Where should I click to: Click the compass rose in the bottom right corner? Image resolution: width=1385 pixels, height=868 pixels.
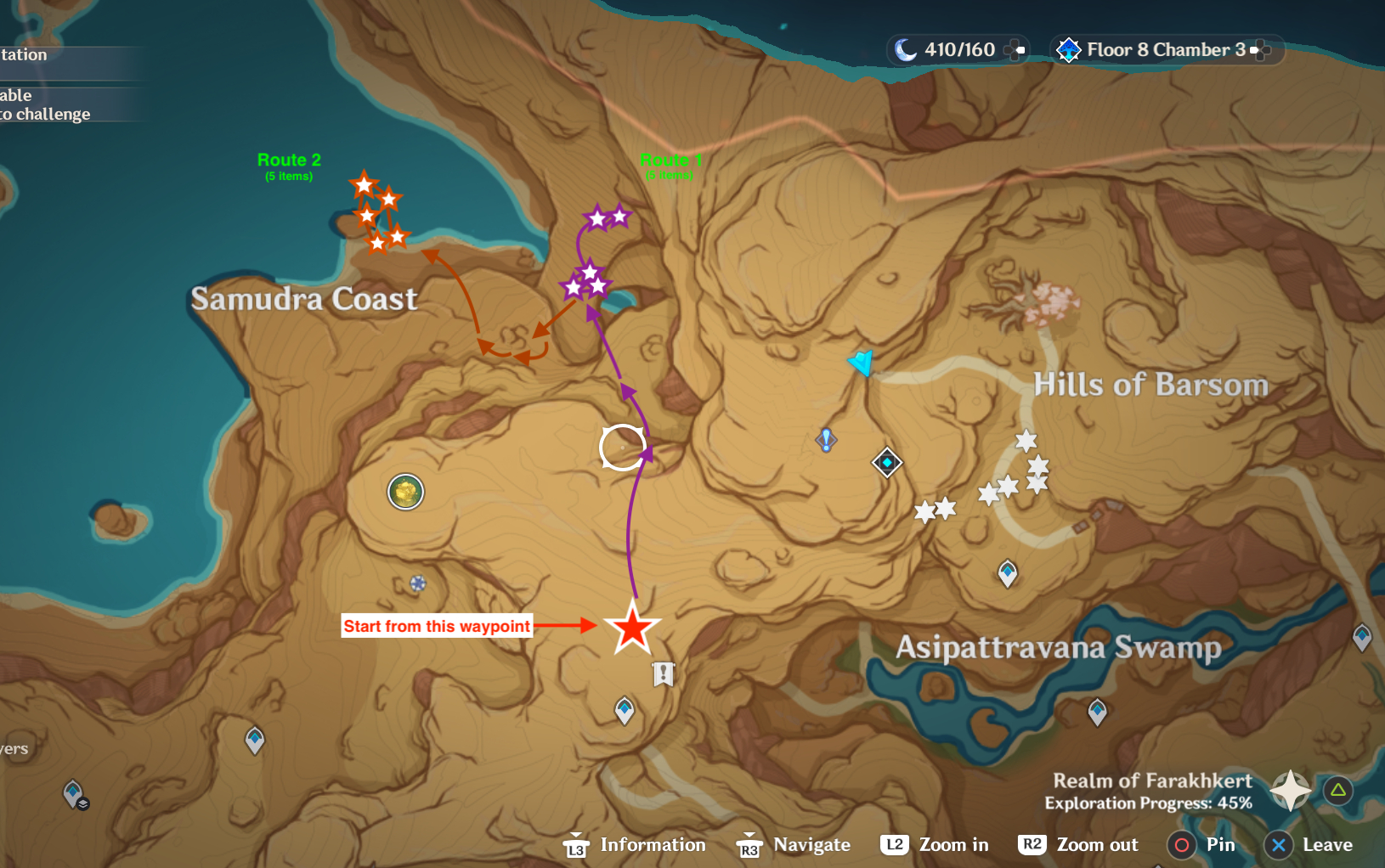(x=1289, y=791)
